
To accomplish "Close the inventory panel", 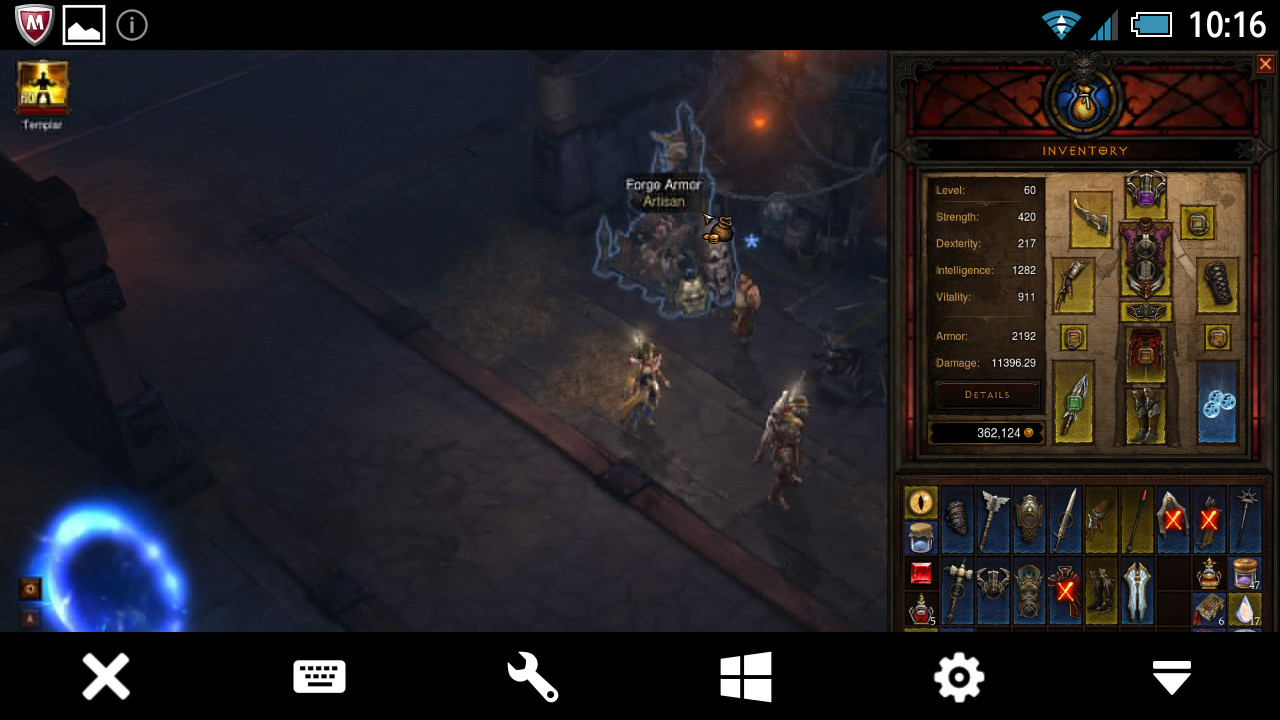I will 1265,64.
